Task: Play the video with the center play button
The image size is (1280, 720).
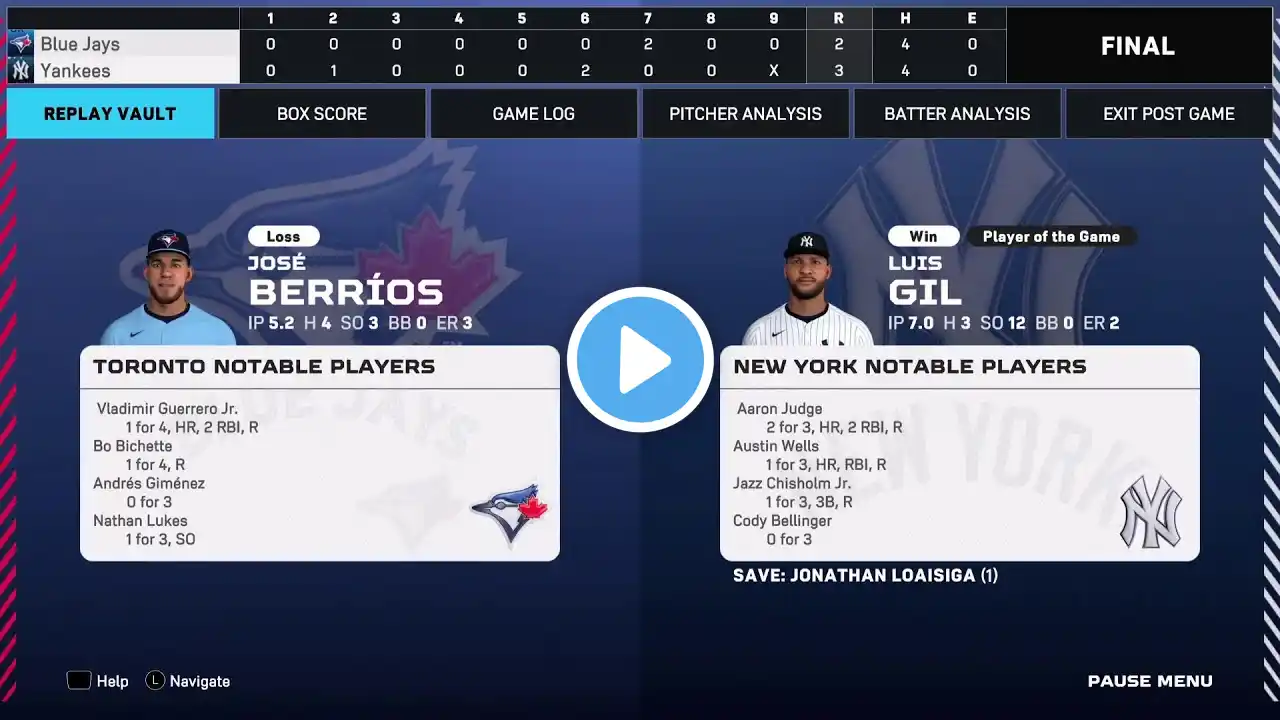Action: 640,360
